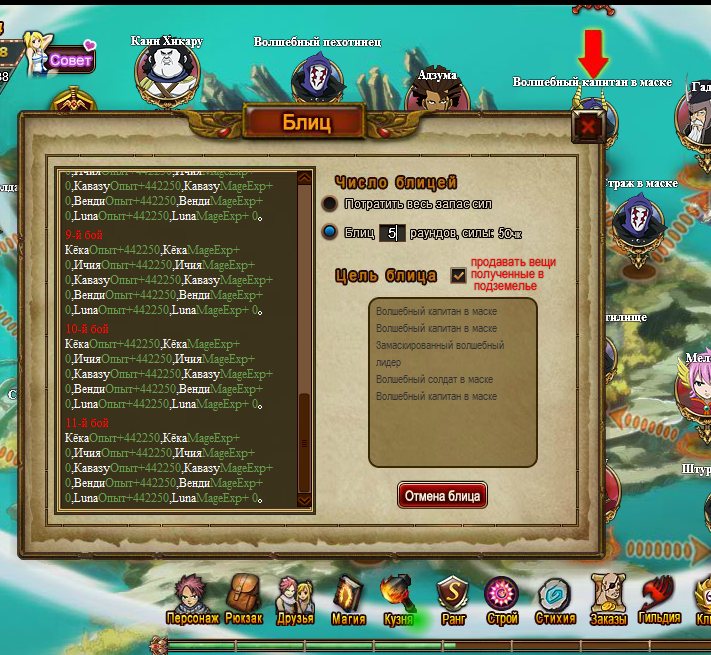Open the Ранг rank menu

(x=451, y=600)
